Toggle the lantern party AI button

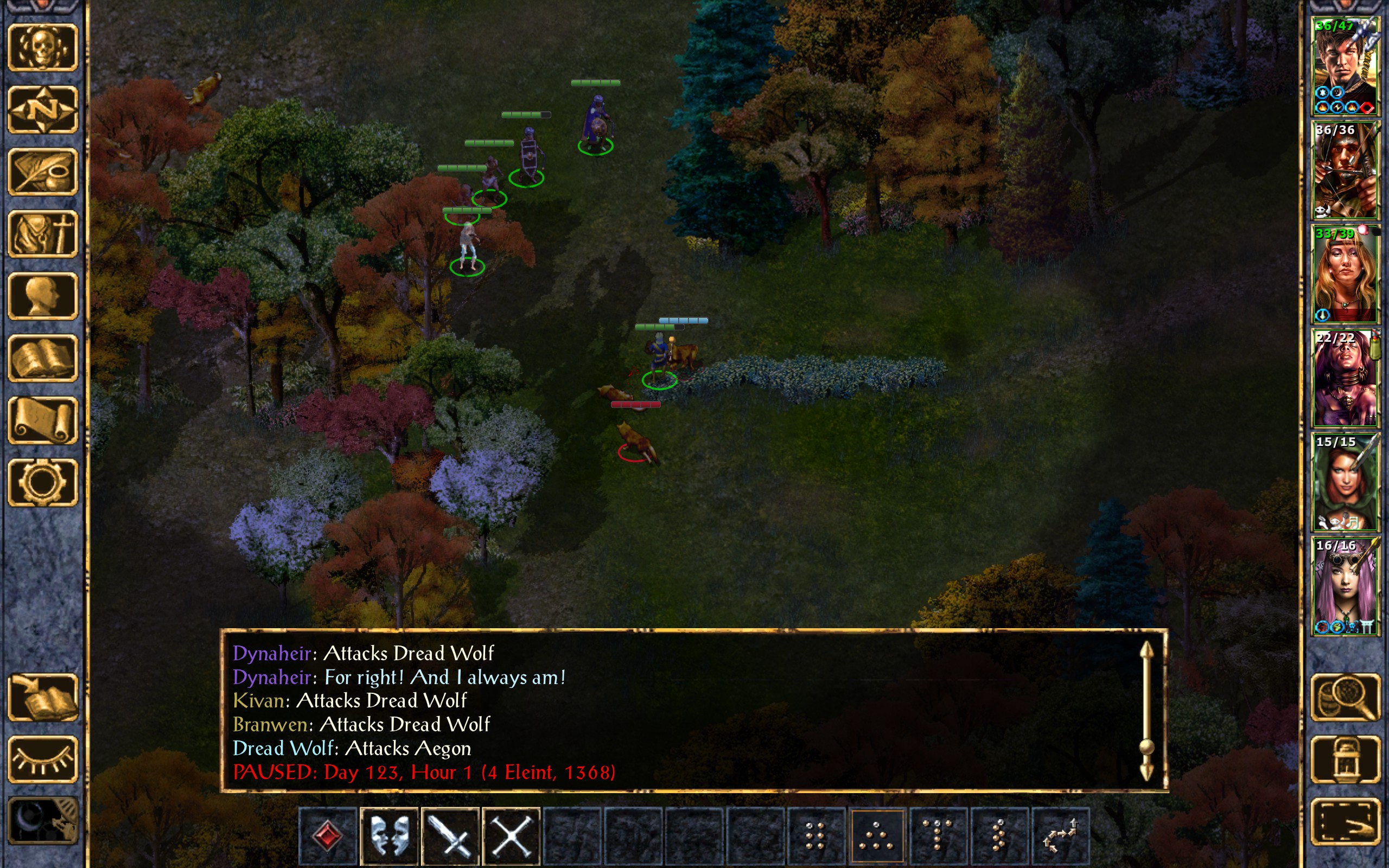tap(1346, 759)
